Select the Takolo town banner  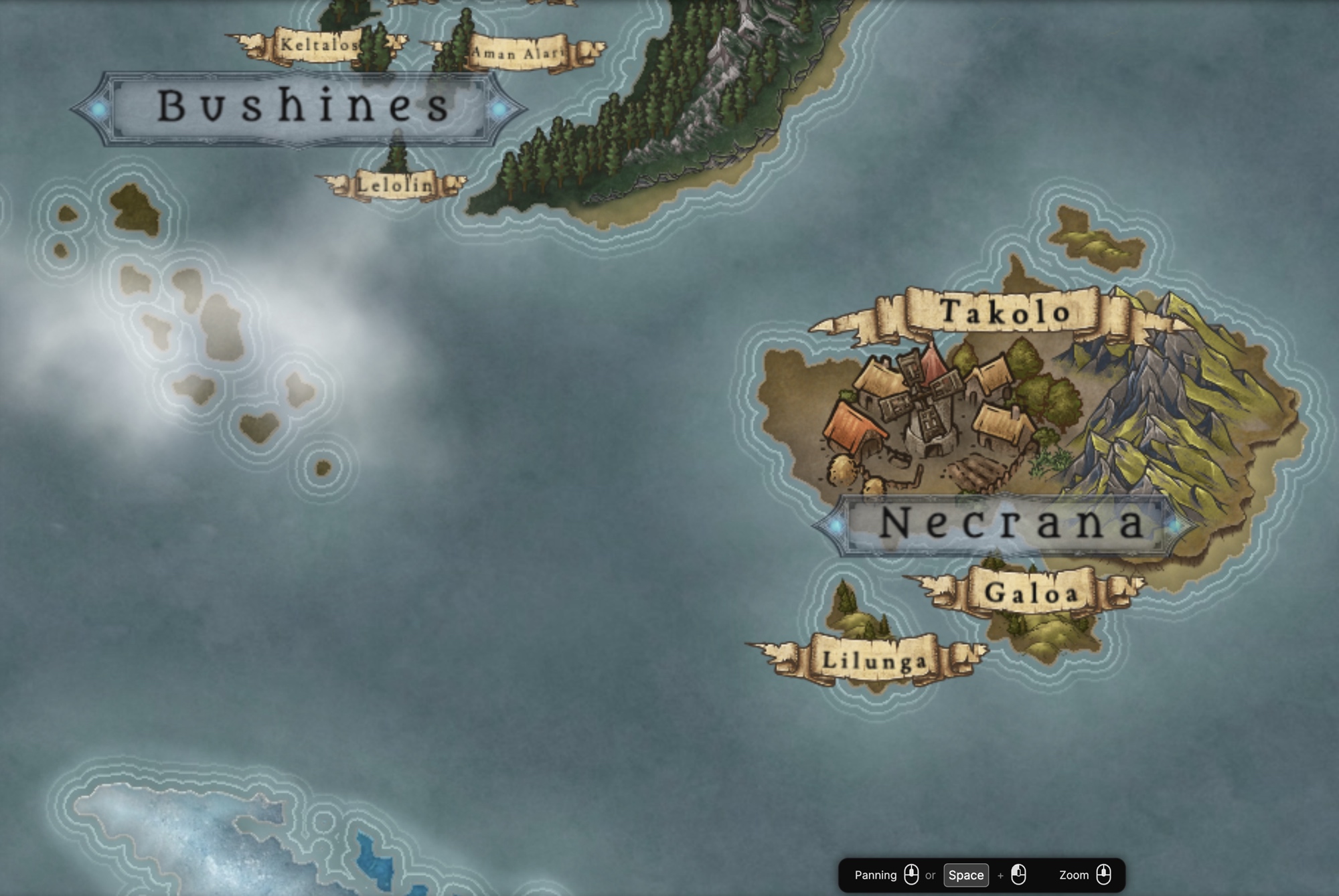[x=1004, y=312]
